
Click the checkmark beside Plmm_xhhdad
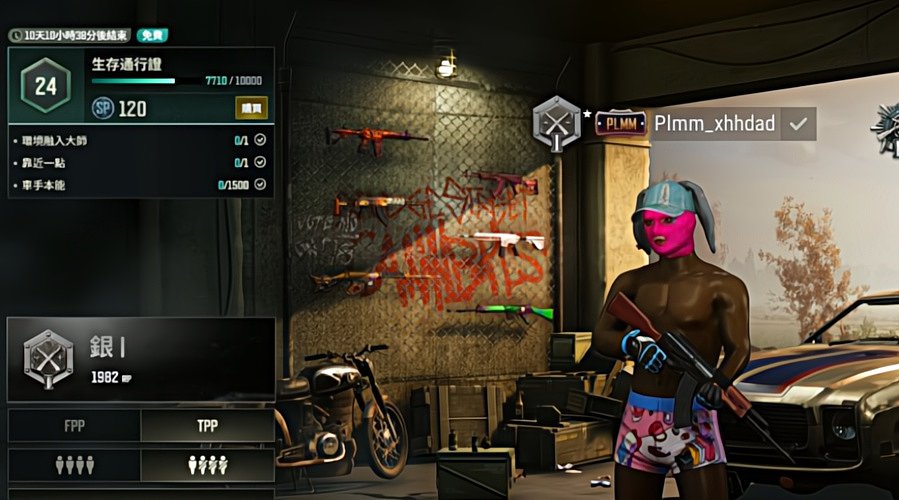(798, 124)
